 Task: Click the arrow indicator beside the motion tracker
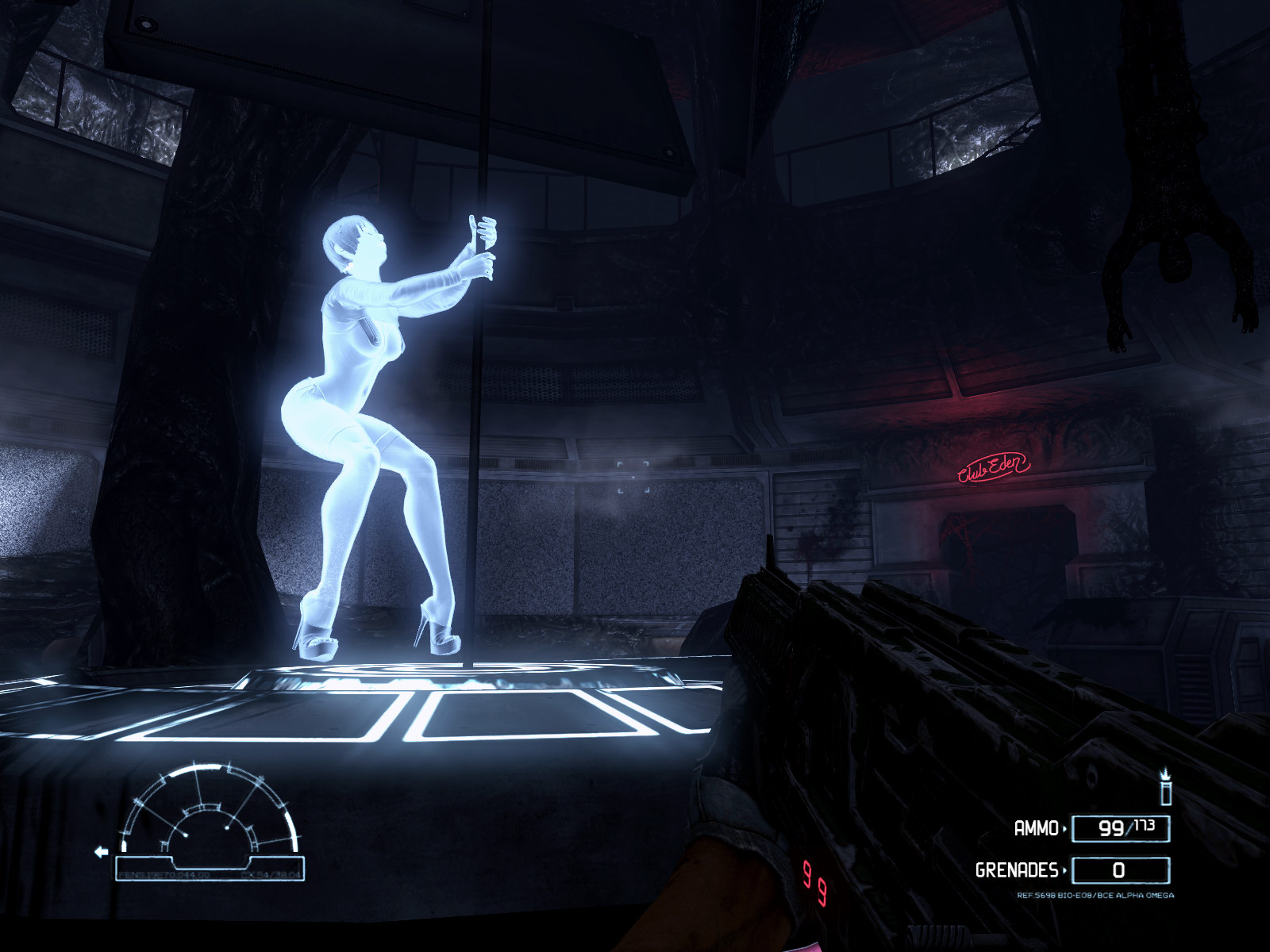click(x=102, y=852)
